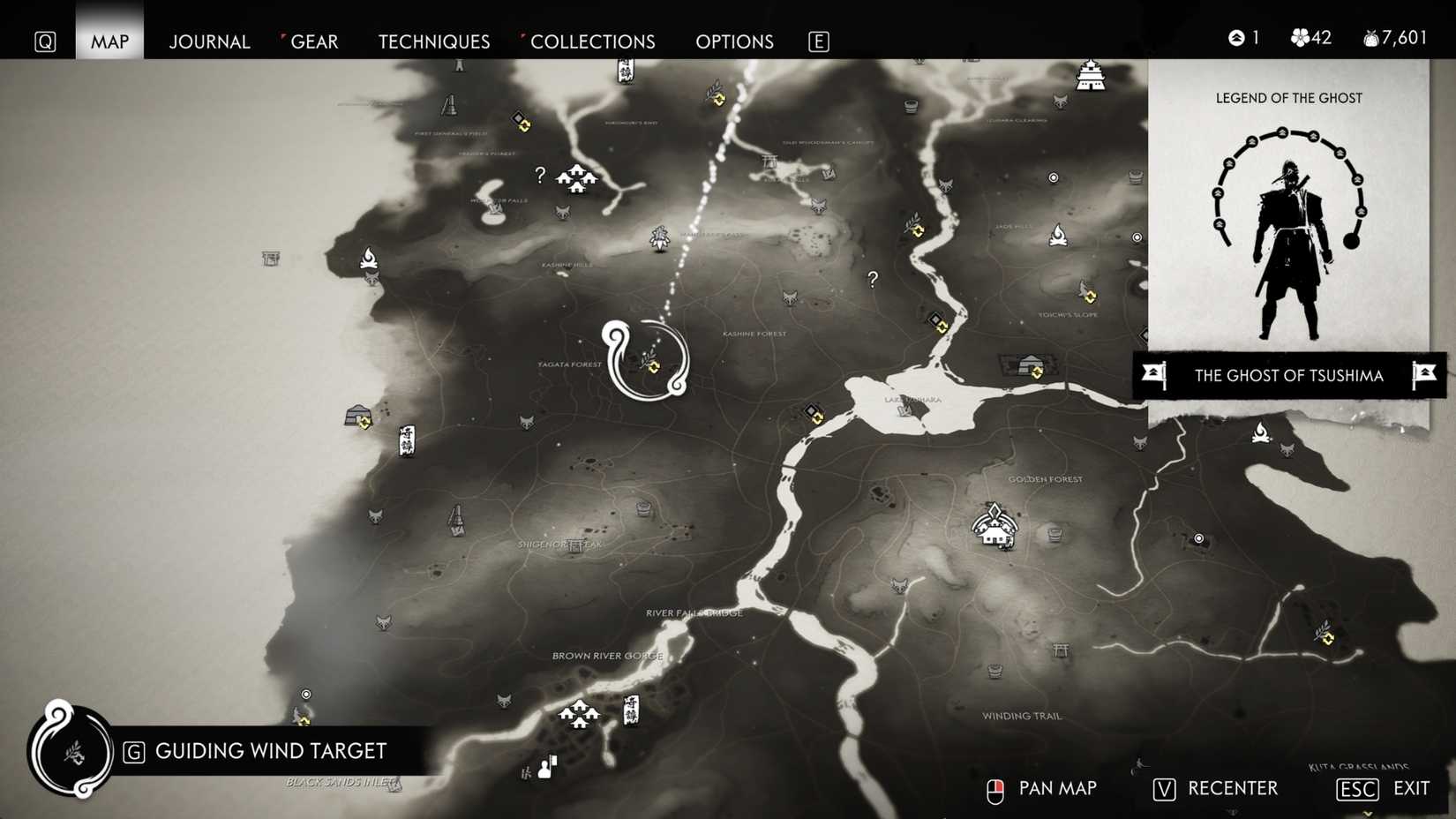Click the torii shrine marker on the left edge
The height and width of the screenshot is (819, 1456).
click(x=271, y=259)
